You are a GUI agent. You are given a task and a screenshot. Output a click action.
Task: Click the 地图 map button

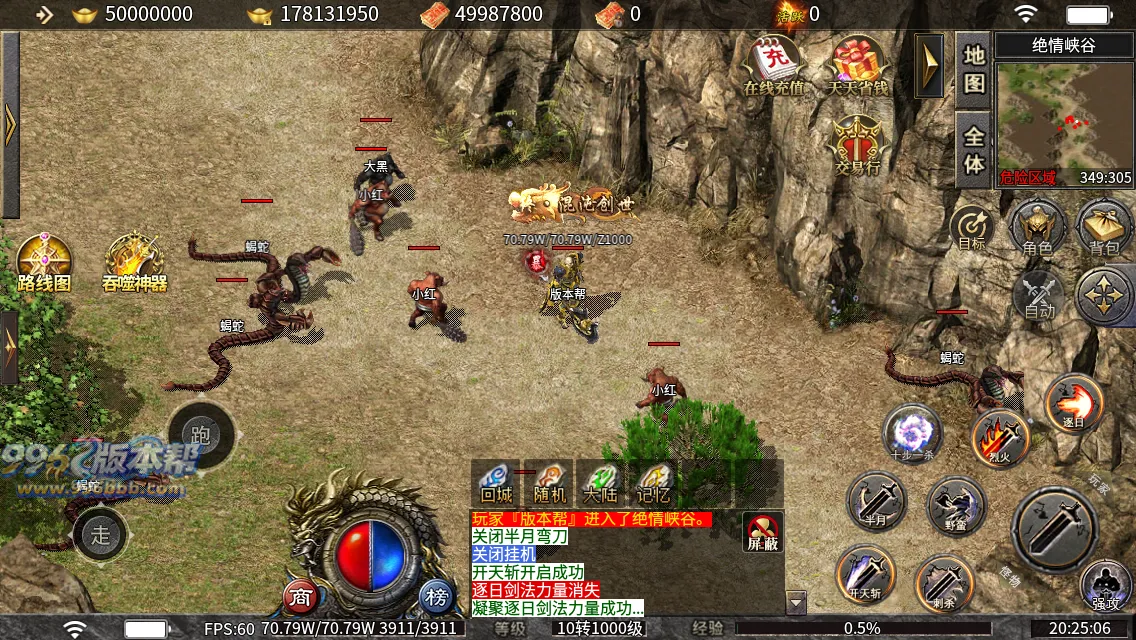tap(974, 69)
